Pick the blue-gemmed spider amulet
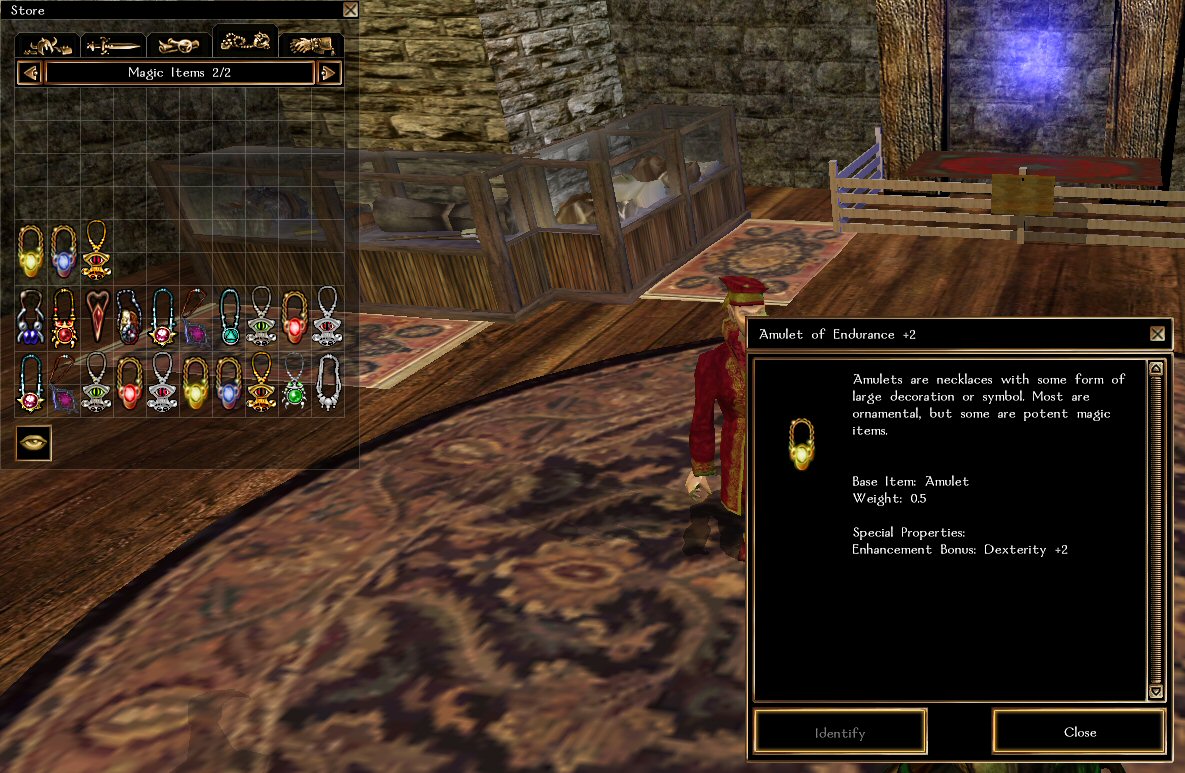This screenshot has width=1185, height=773. click(x=31, y=316)
